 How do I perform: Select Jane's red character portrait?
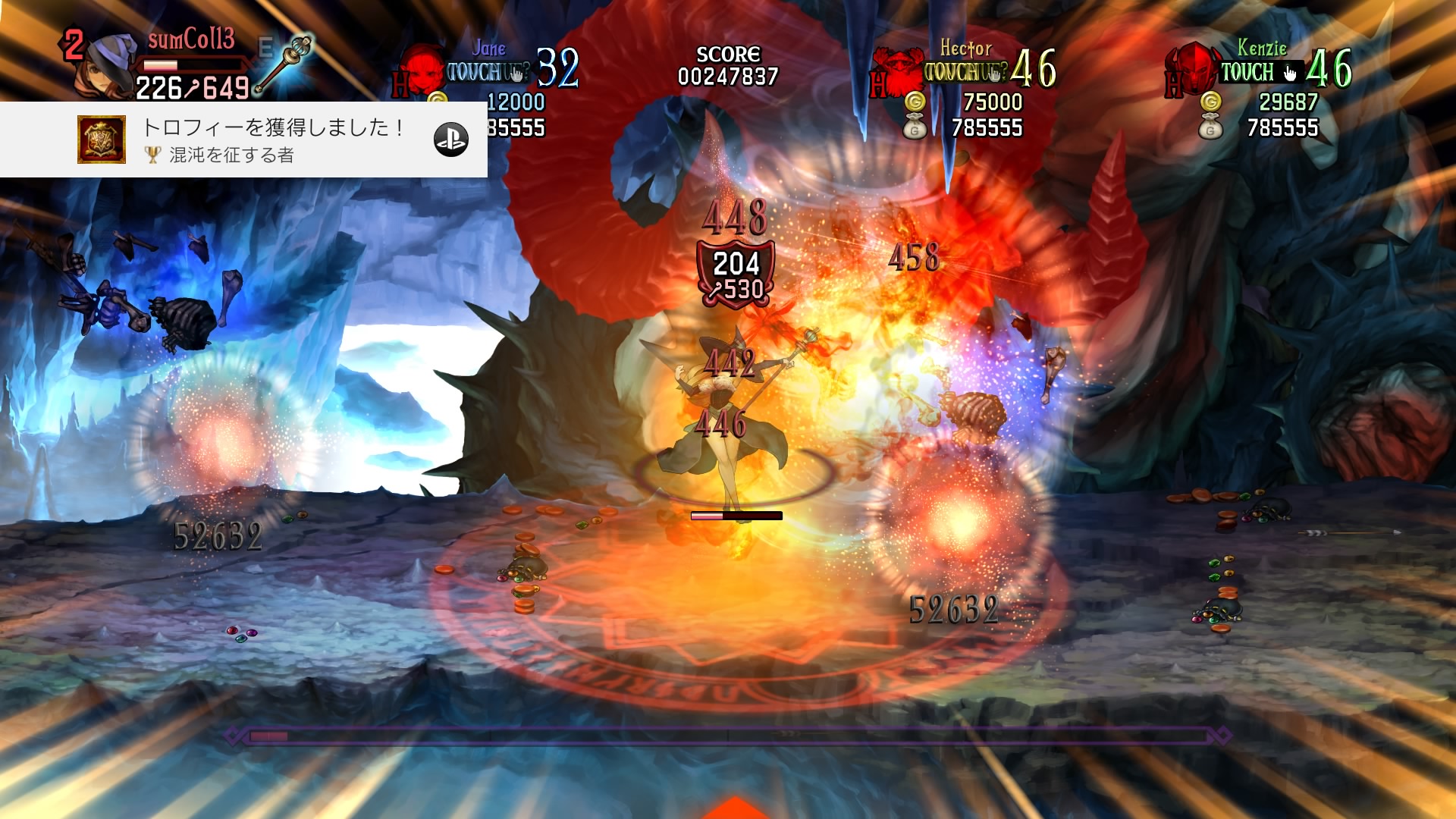pos(422,70)
